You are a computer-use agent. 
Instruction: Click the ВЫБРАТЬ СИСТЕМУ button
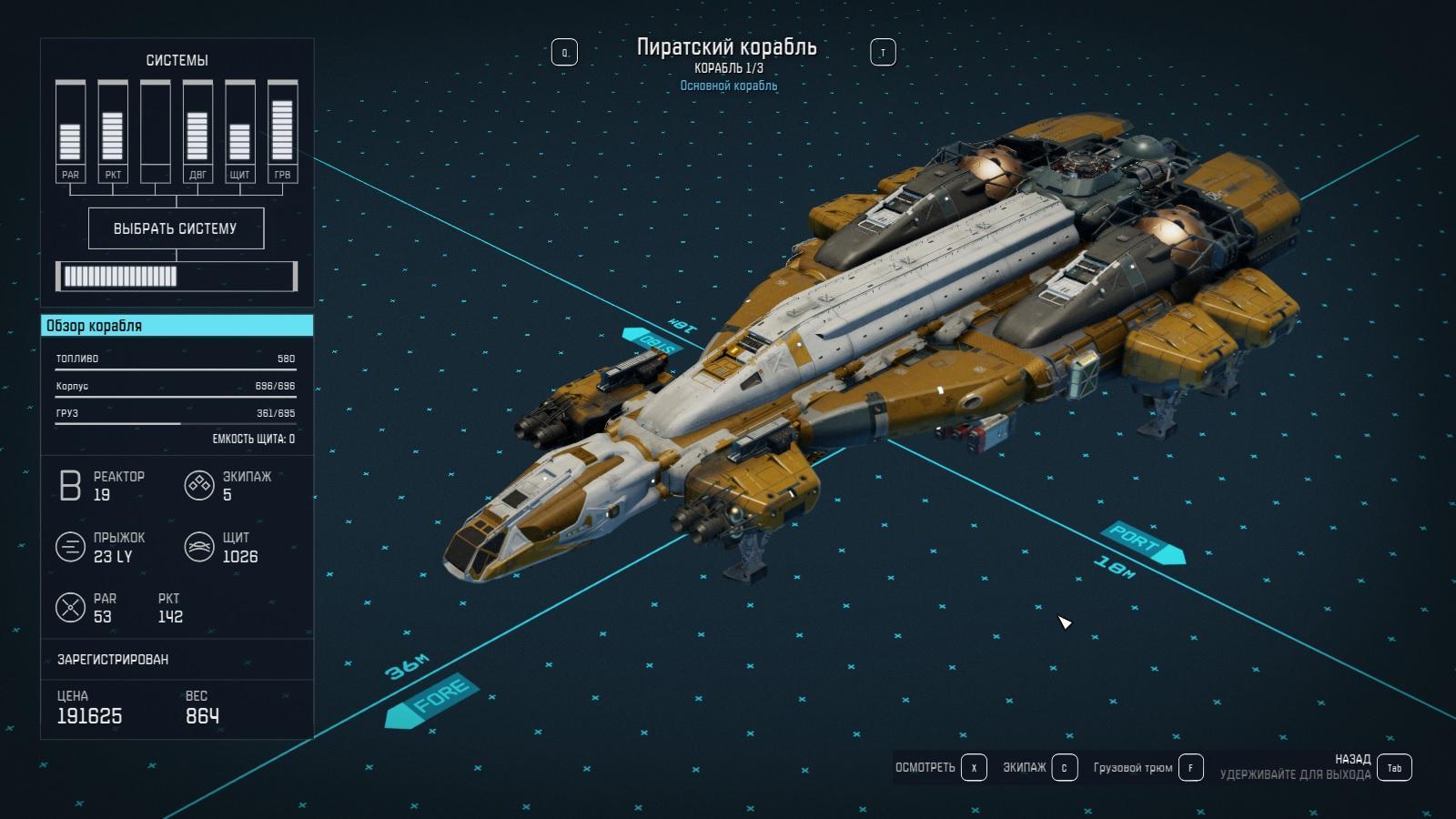(x=176, y=228)
